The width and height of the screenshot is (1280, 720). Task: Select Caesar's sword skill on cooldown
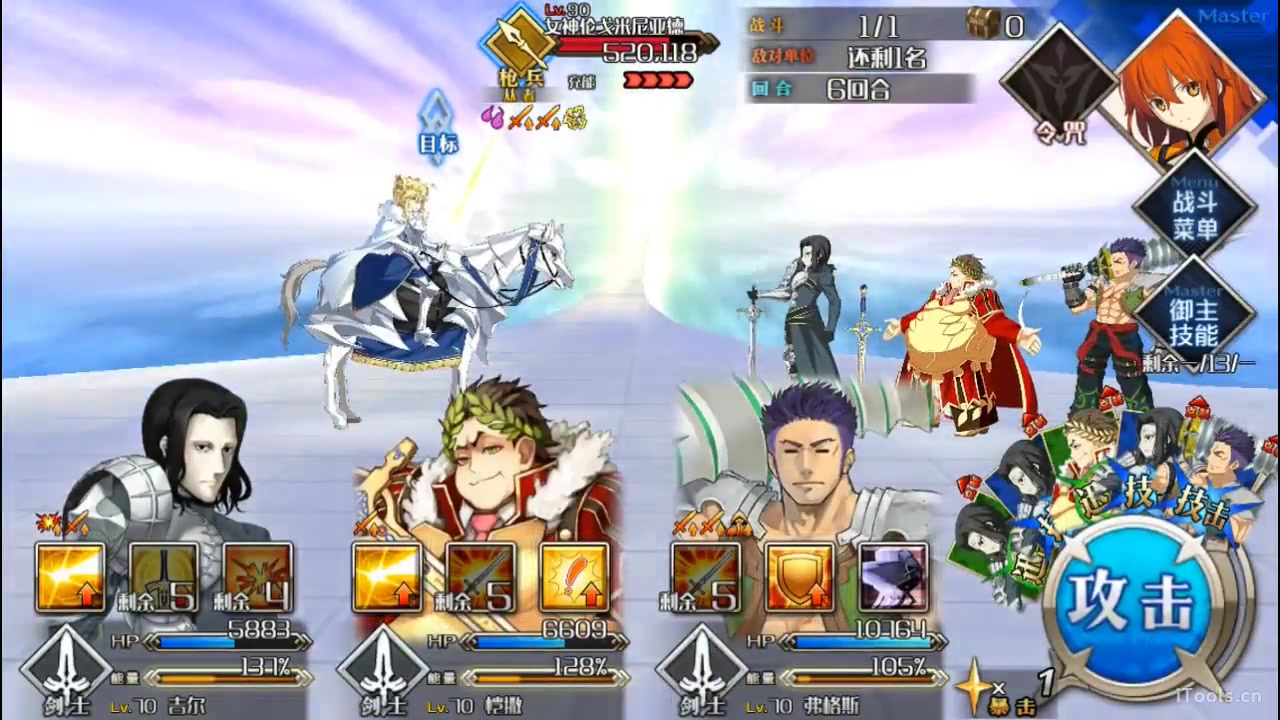pos(481,577)
